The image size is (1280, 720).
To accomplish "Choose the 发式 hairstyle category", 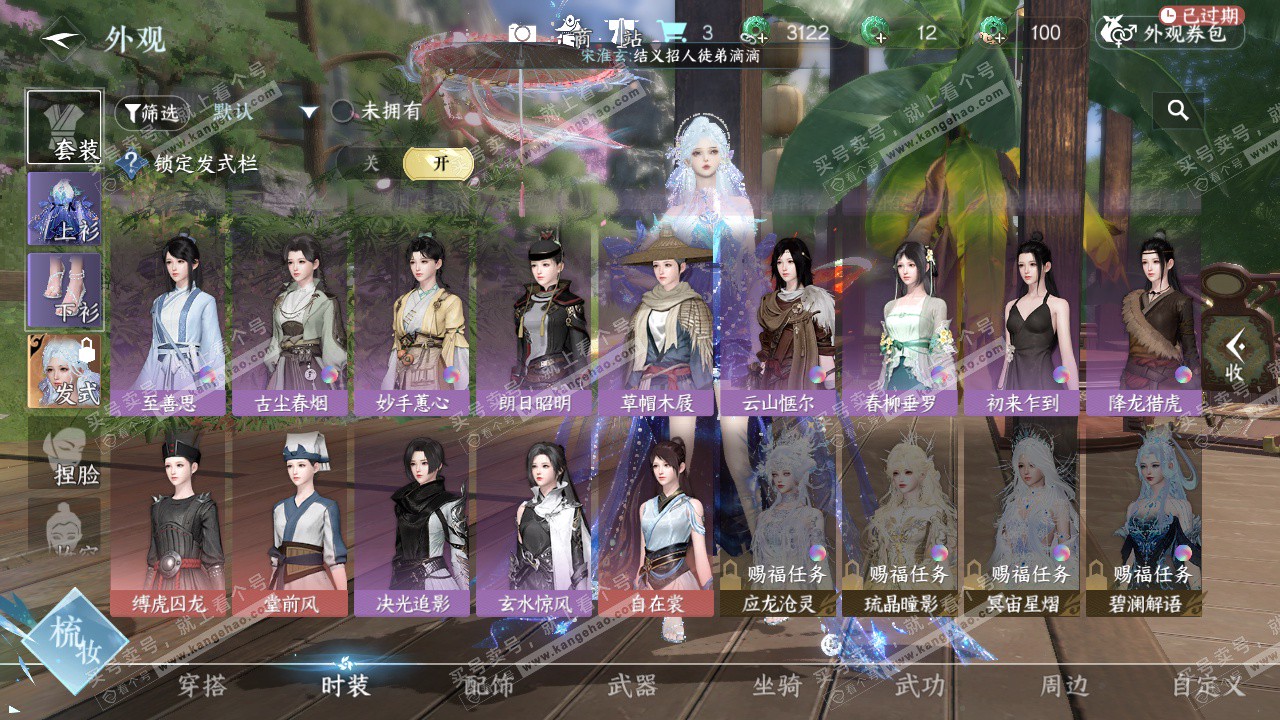I will [65, 370].
